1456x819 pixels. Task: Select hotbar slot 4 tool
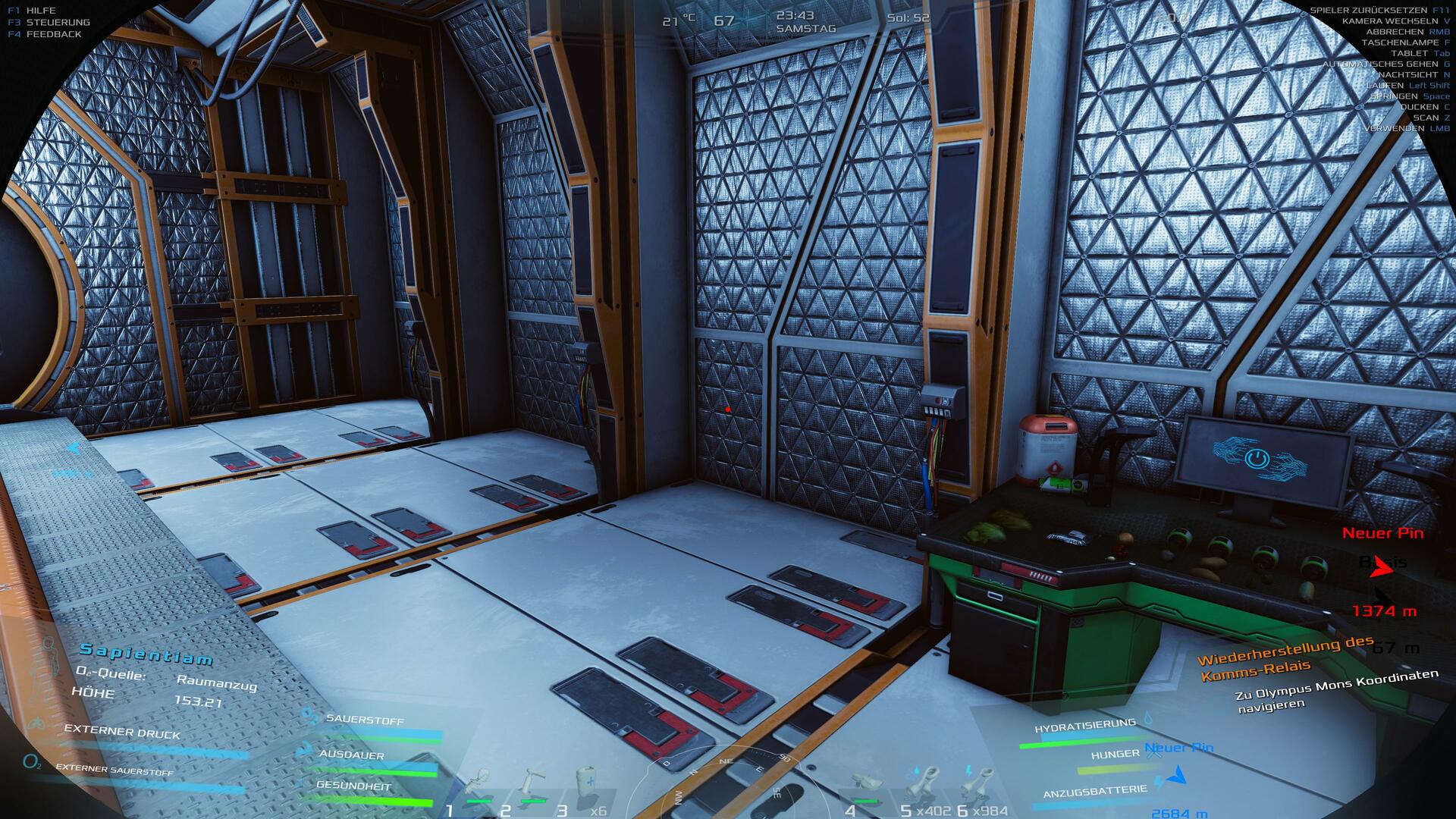tap(864, 786)
